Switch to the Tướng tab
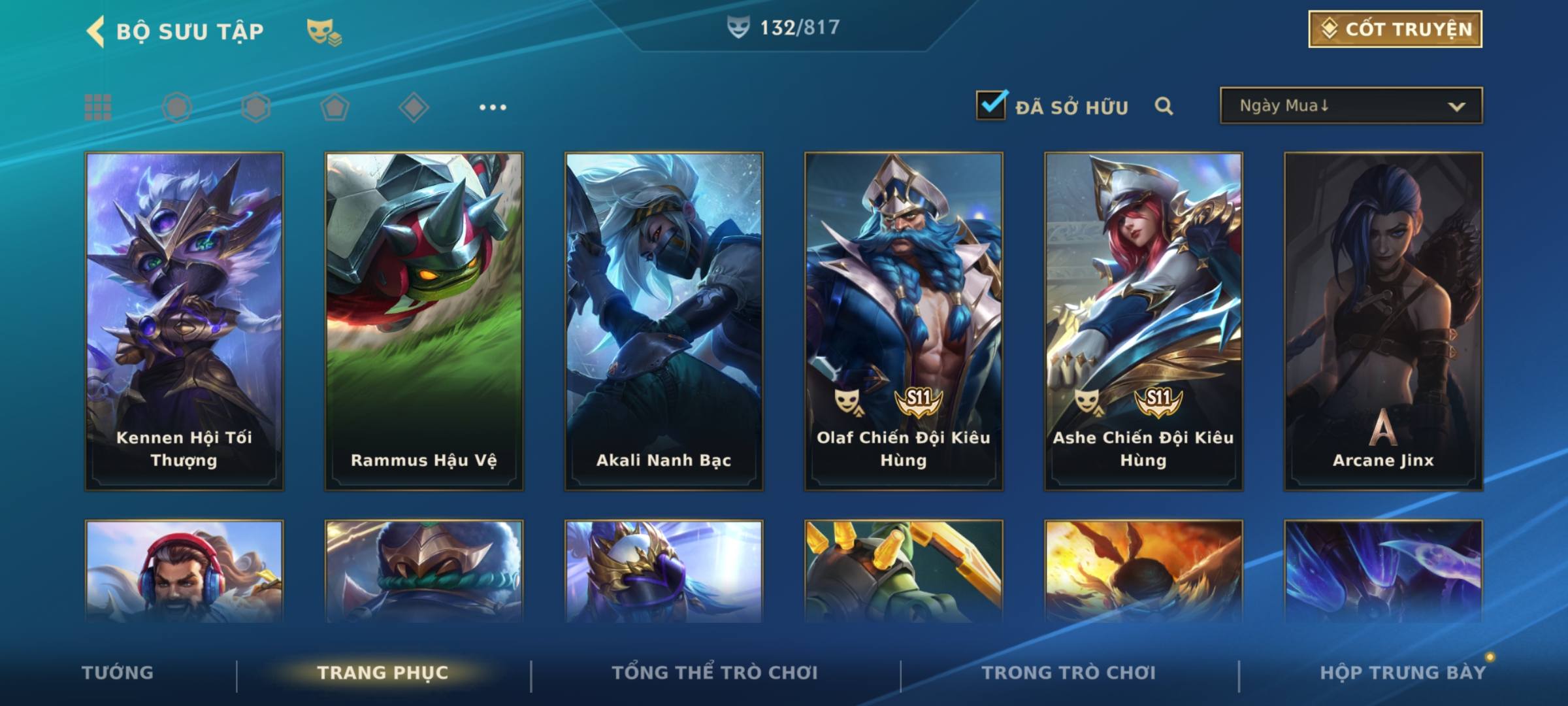Image resolution: width=1568 pixels, height=706 pixels. (x=118, y=673)
